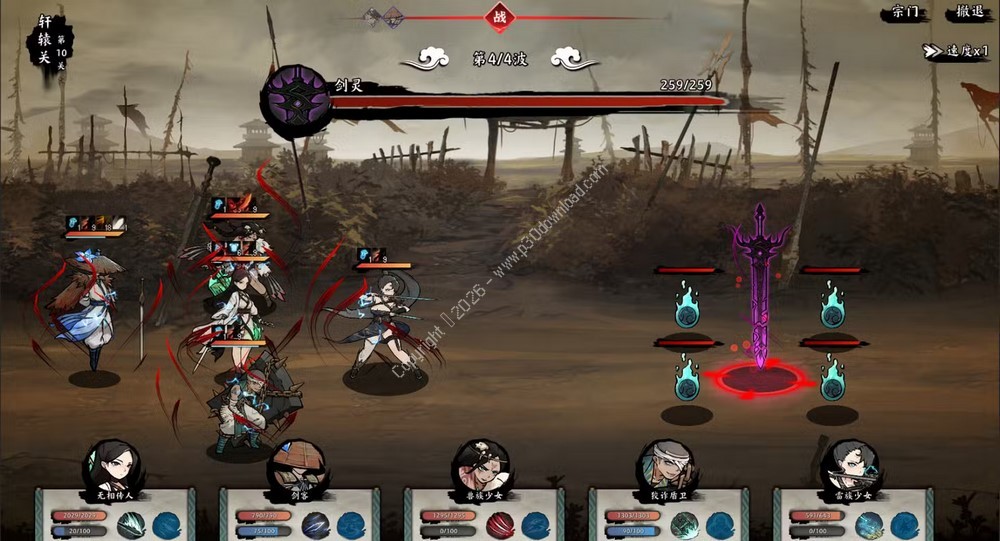Click 兽族少女's blue swirl orb icon
Image resolution: width=1000 pixels, height=541 pixels.
(x=536, y=525)
